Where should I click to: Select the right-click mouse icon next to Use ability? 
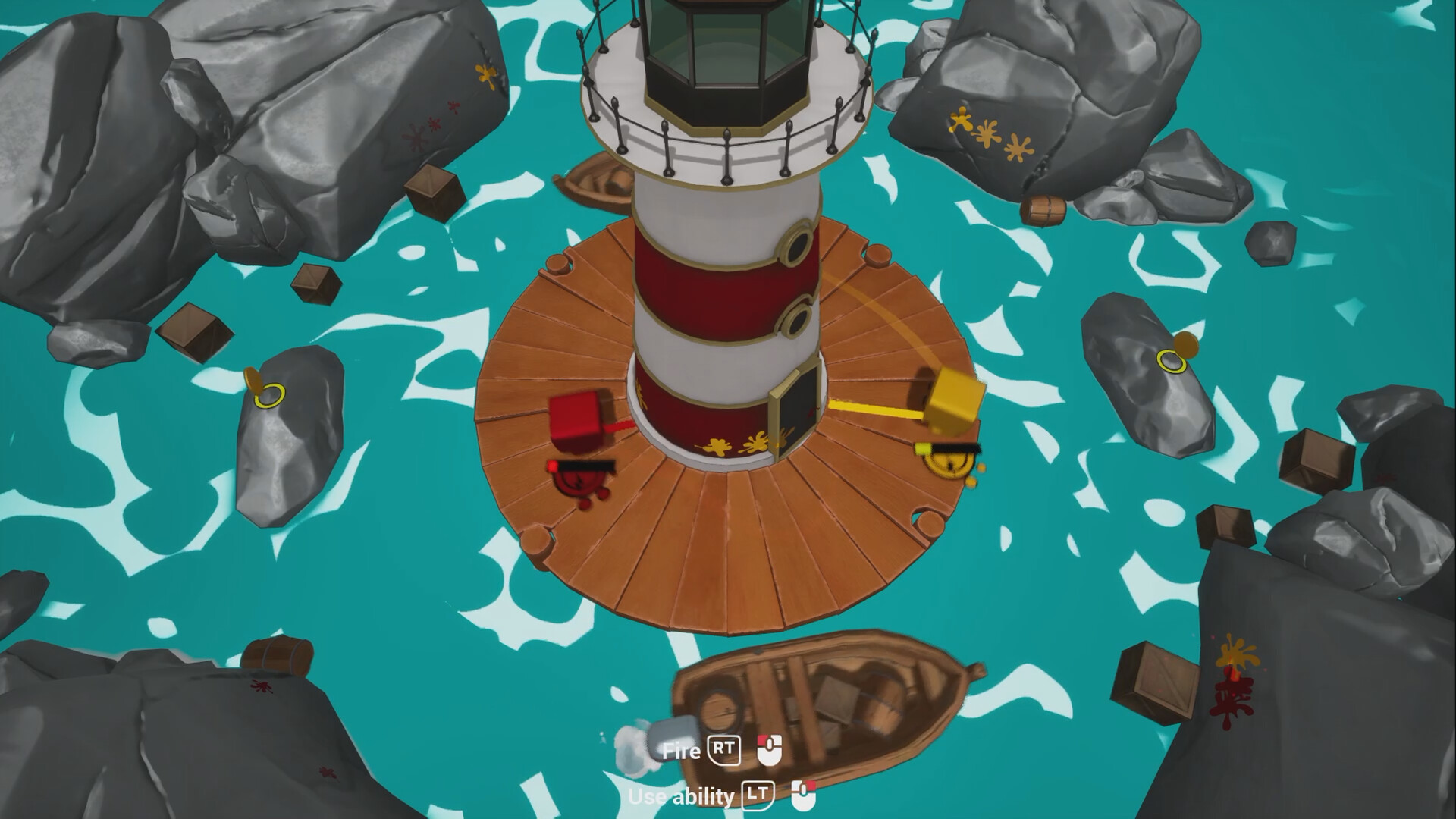(x=803, y=795)
